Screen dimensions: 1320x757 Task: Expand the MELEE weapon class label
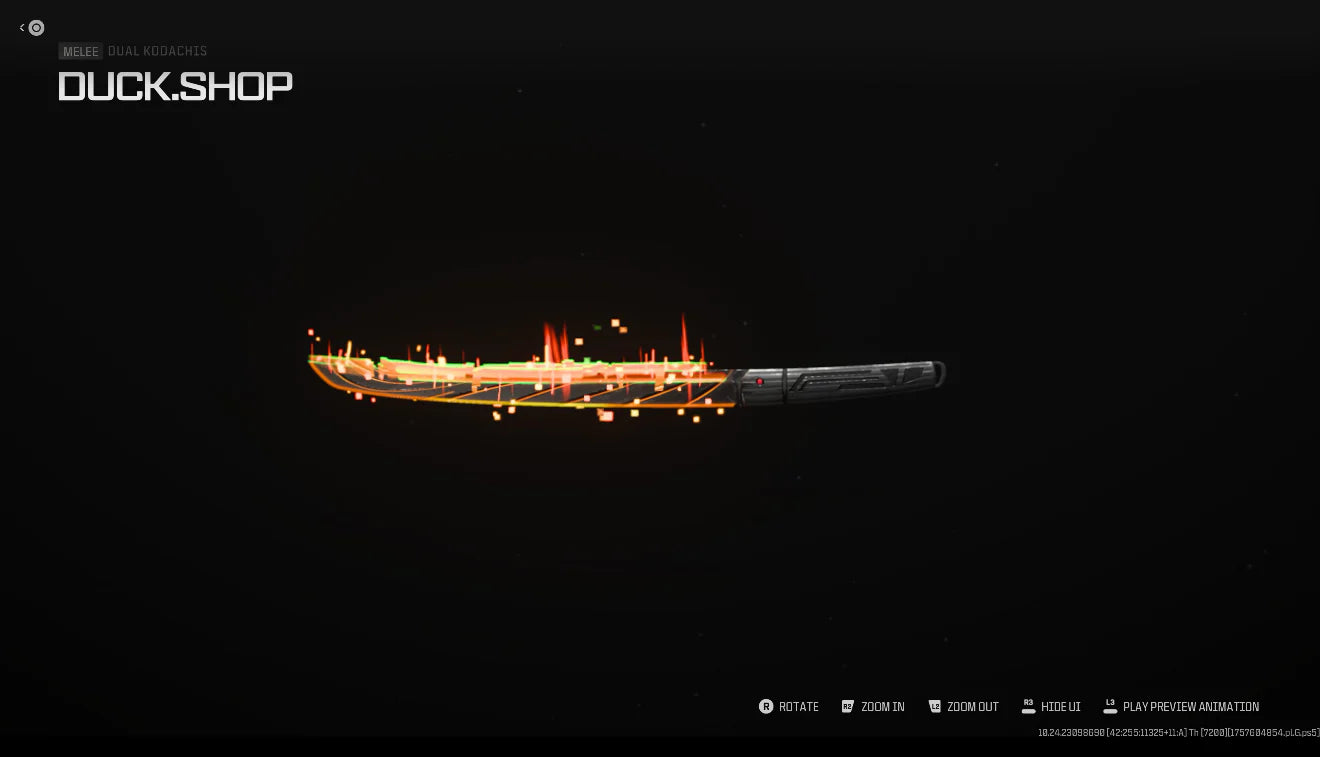[80, 51]
